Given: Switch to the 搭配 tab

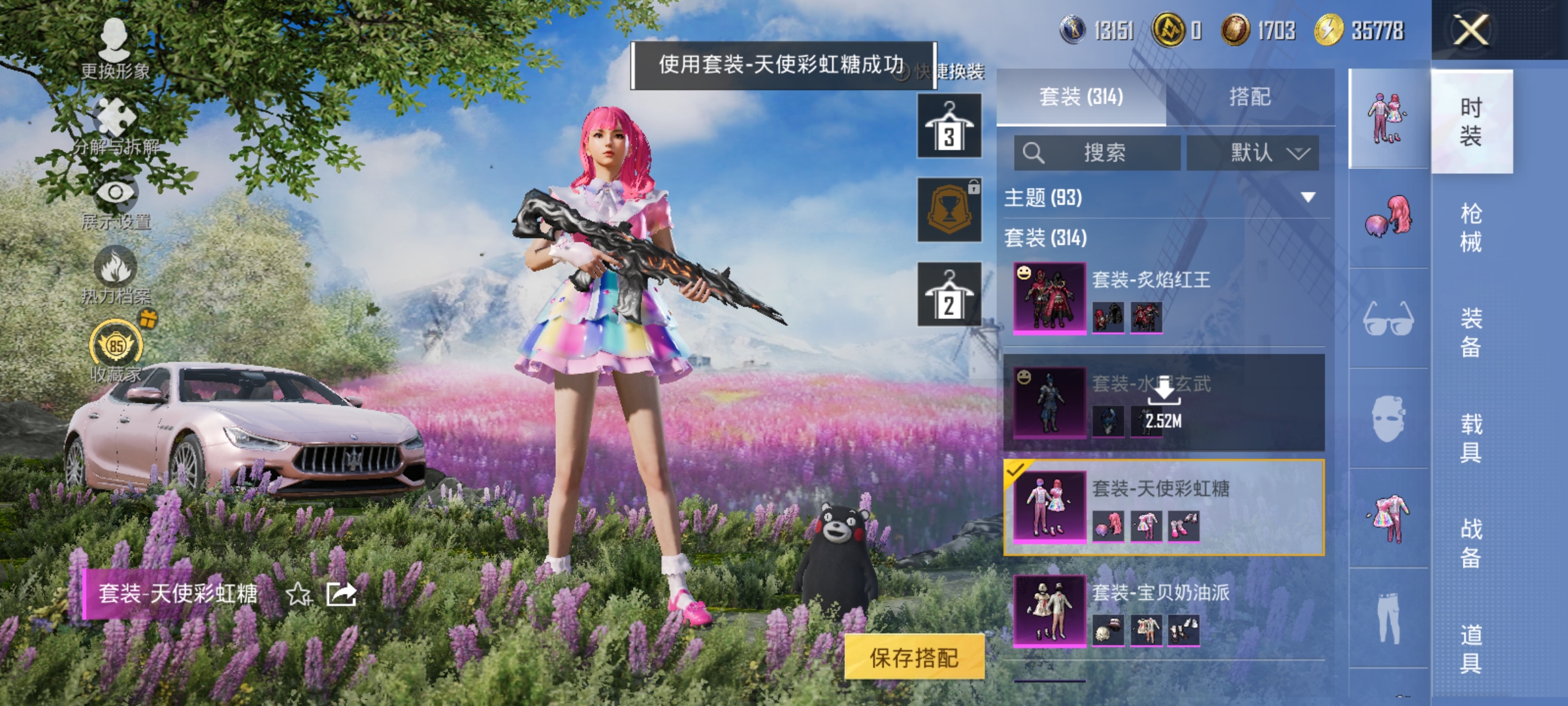Looking at the screenshot, I should (1248, 97).
